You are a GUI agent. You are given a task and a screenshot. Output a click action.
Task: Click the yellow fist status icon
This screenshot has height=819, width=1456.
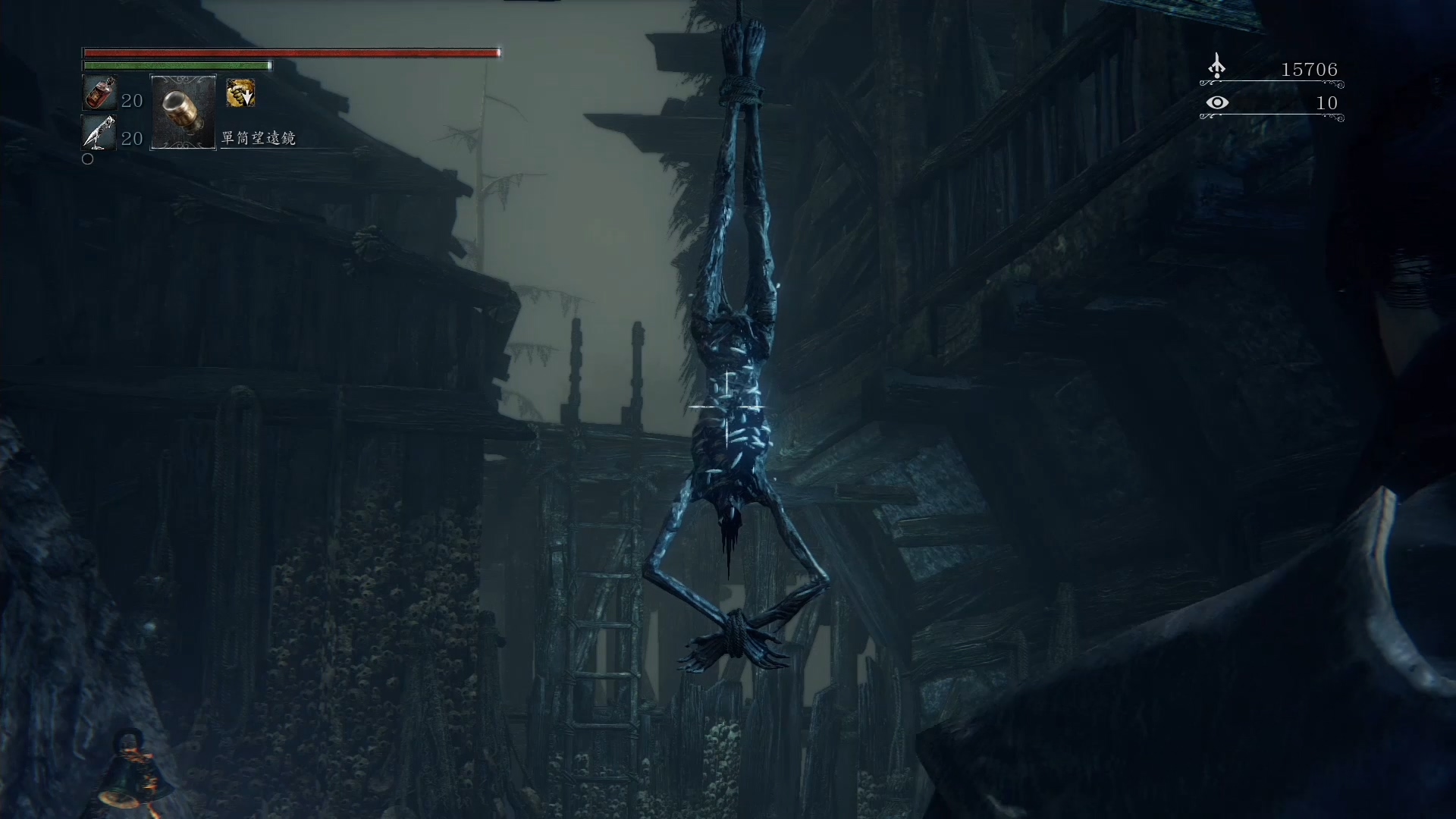pos(240,93)
